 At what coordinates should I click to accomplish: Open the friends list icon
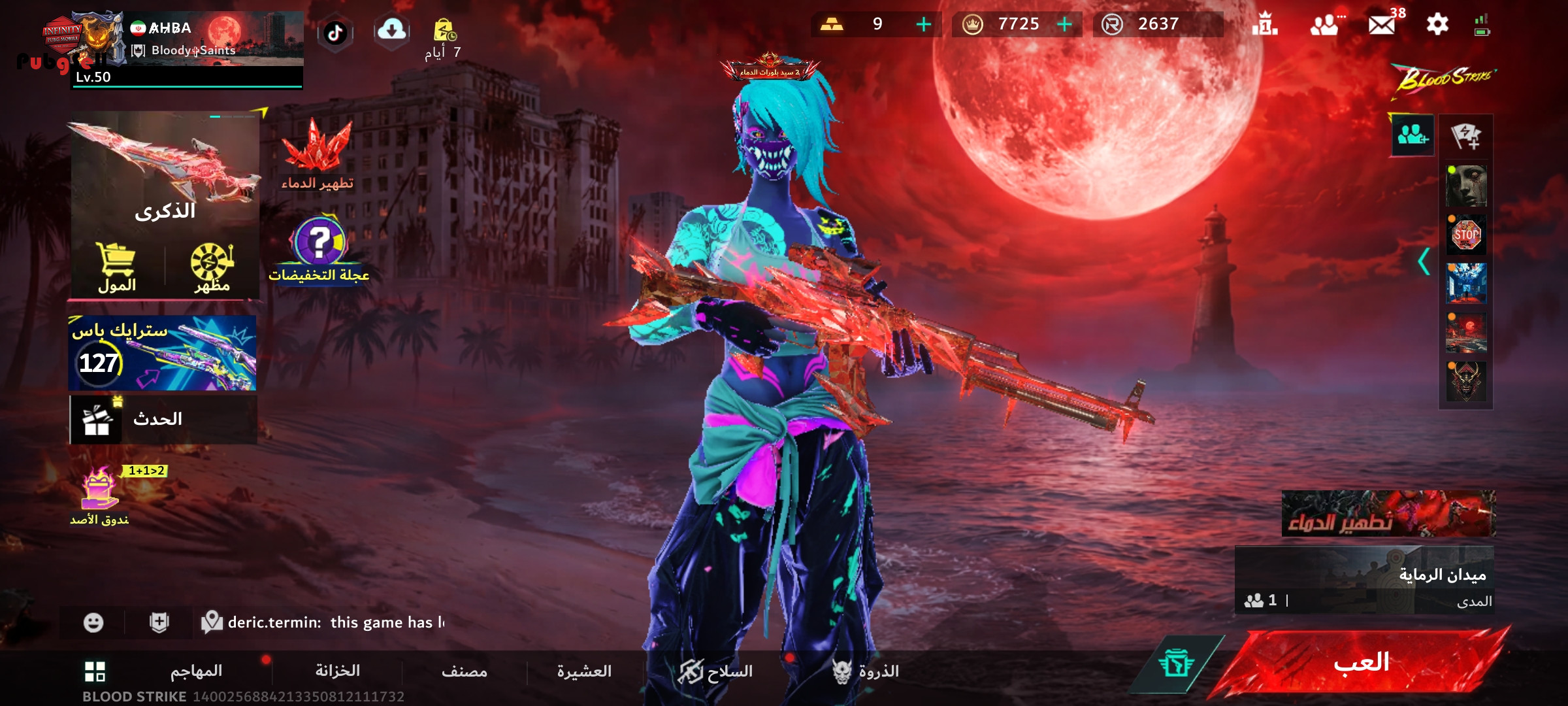[1324, 25]
